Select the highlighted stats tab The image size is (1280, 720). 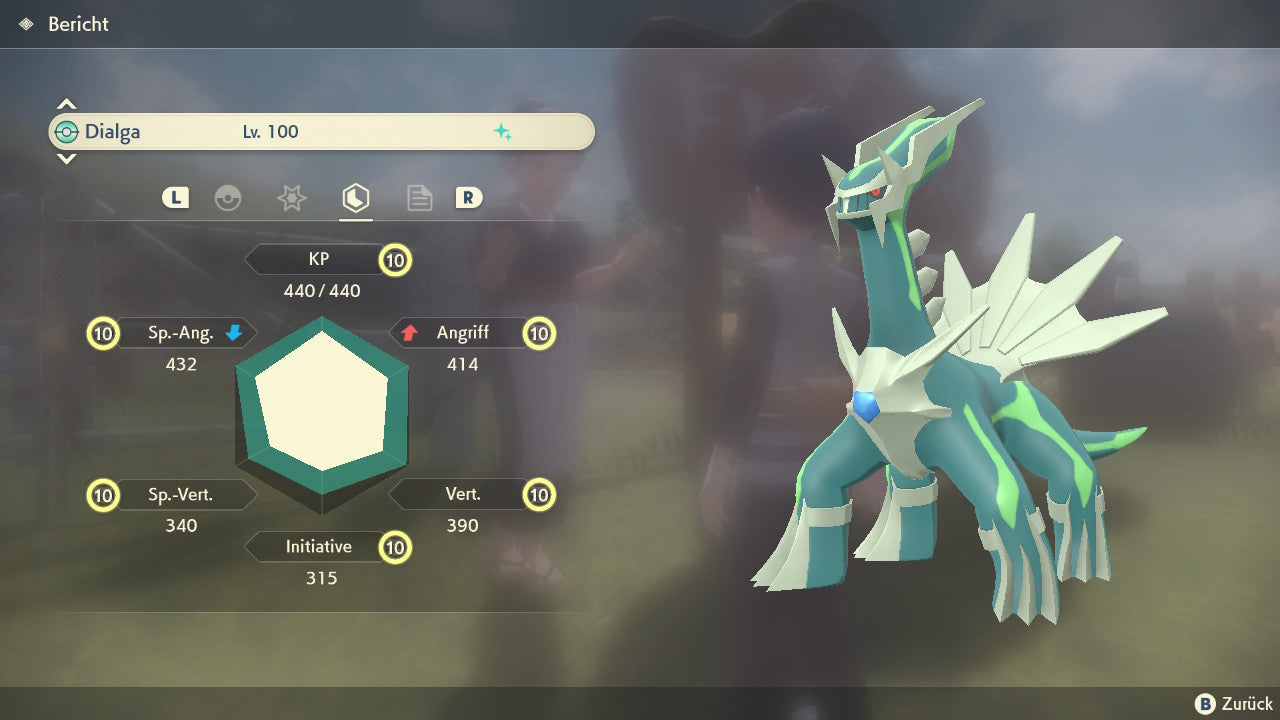point(355,198)
